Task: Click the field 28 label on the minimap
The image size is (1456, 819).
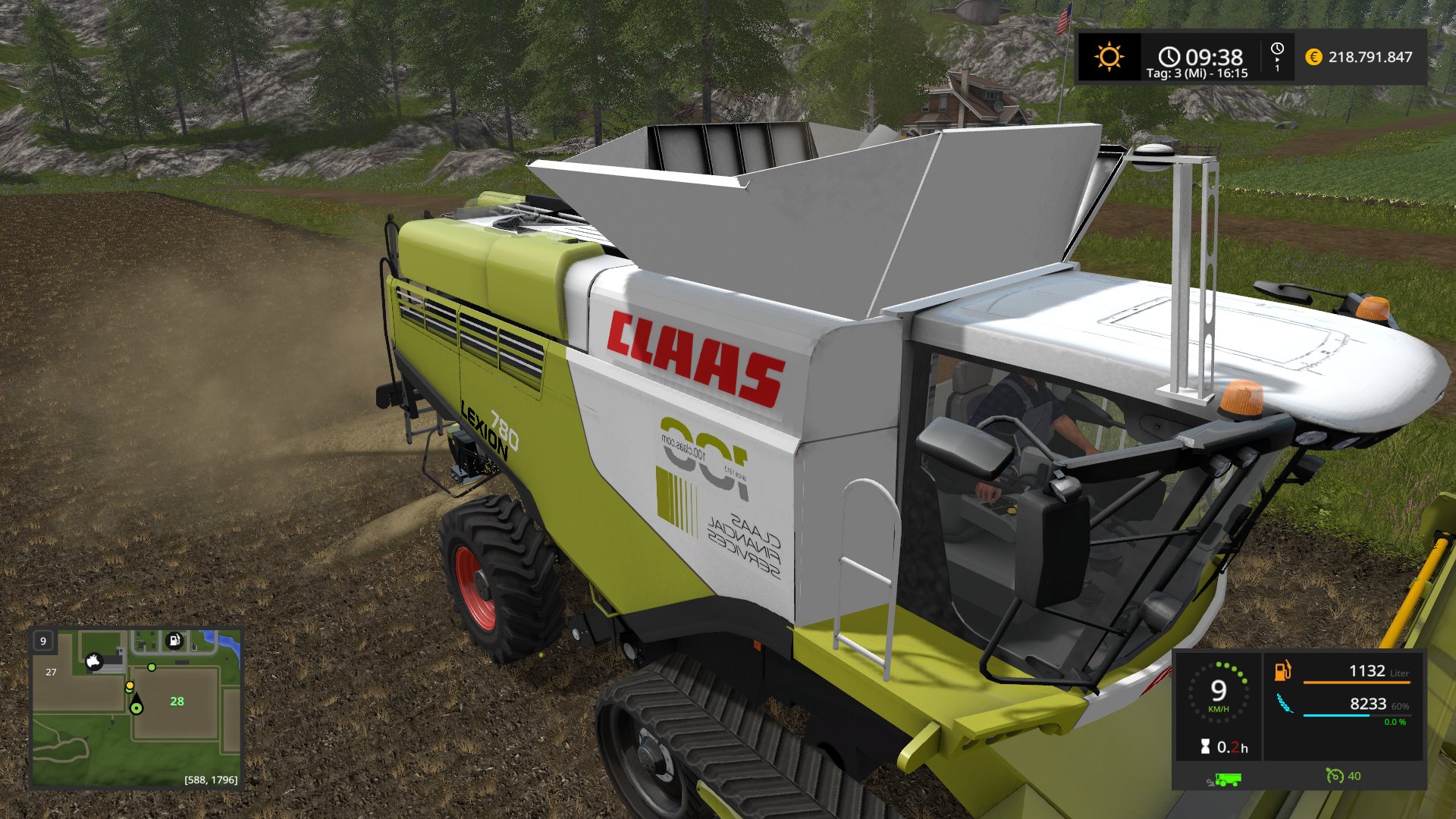Action: (177, 701)
